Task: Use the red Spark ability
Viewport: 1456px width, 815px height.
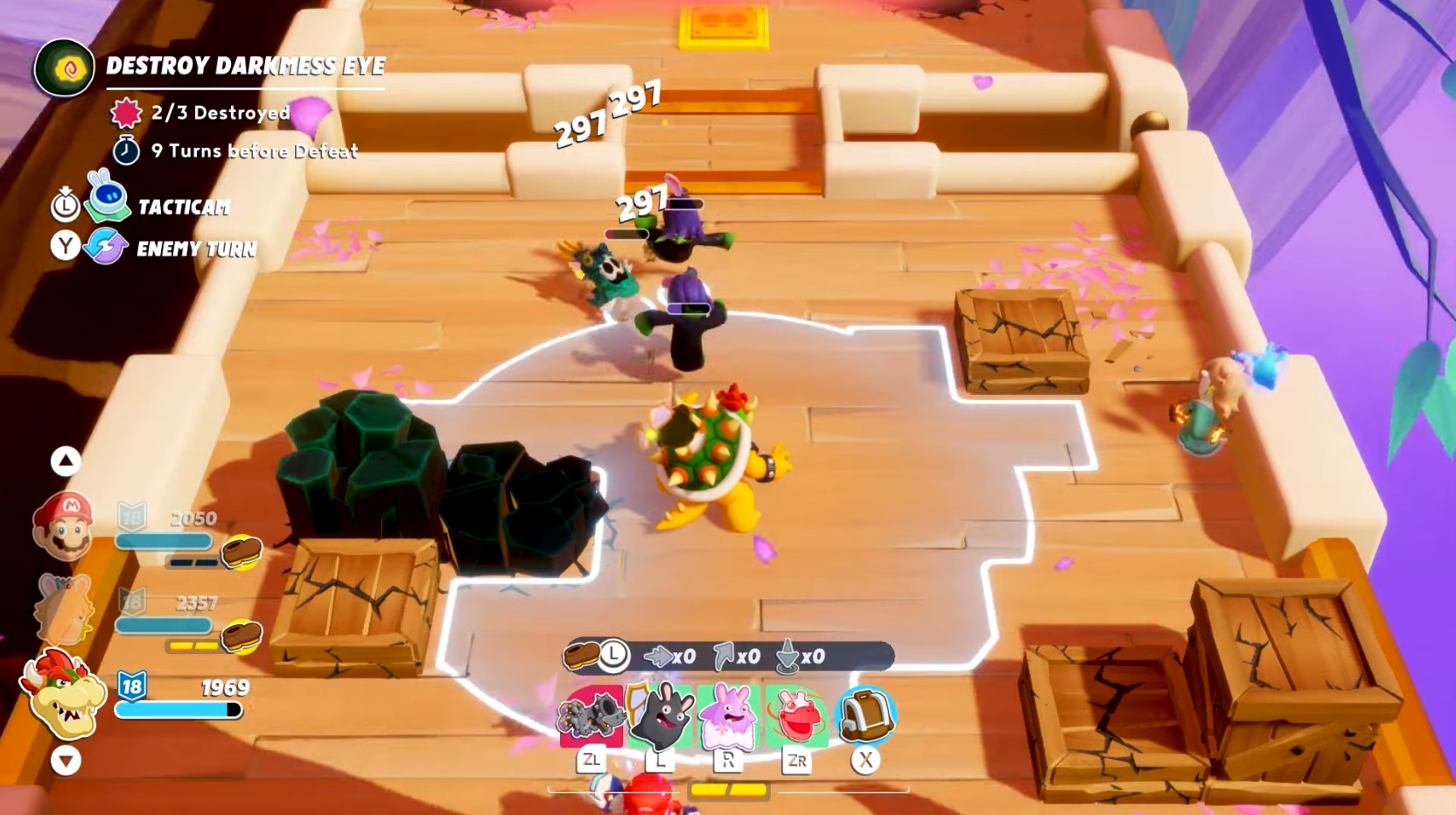Action: coord(796,717)
